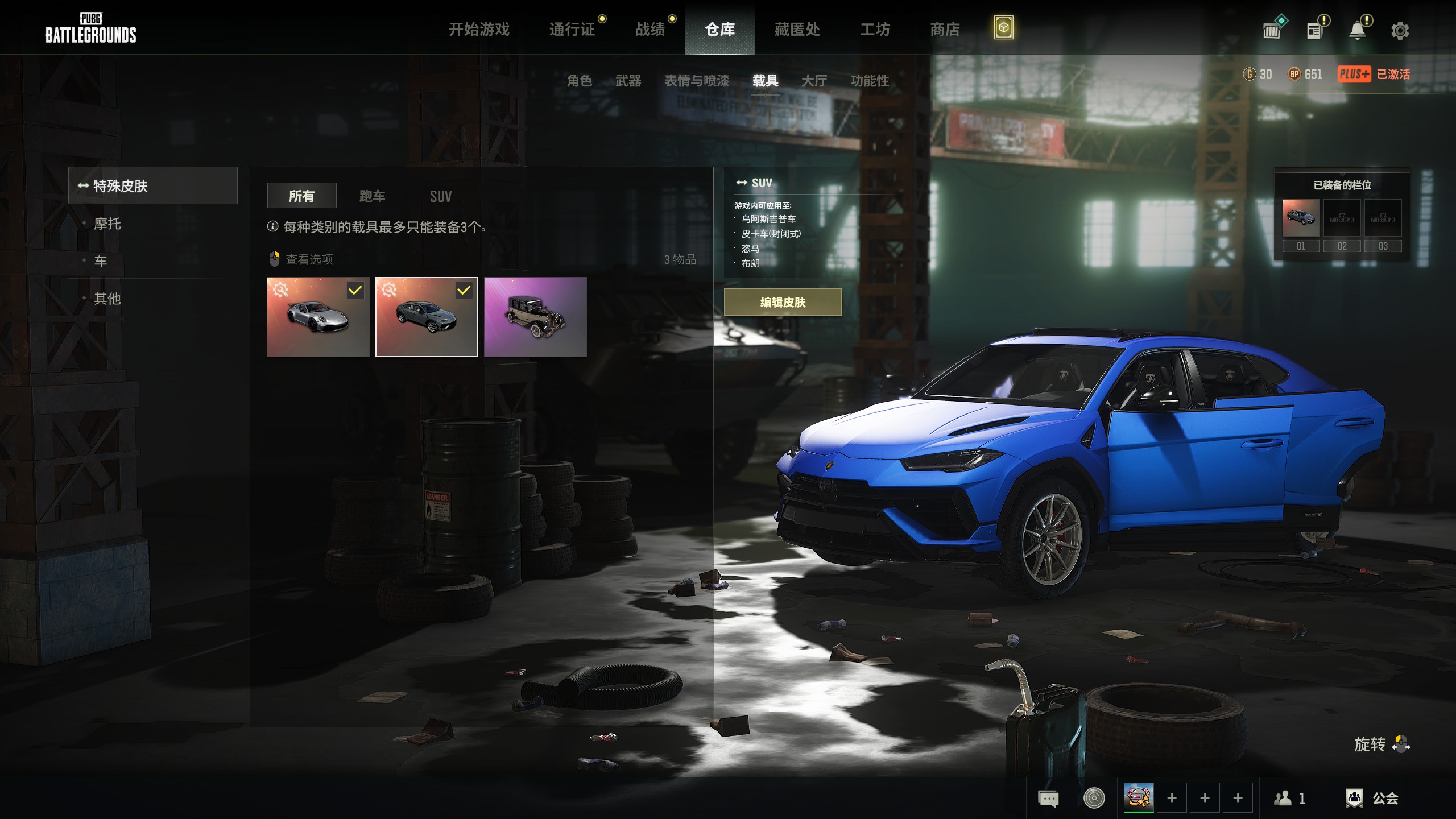1456x819 pixels.
Task: Choose the 摩托 motorcycle category
Action: coord(107,224)
